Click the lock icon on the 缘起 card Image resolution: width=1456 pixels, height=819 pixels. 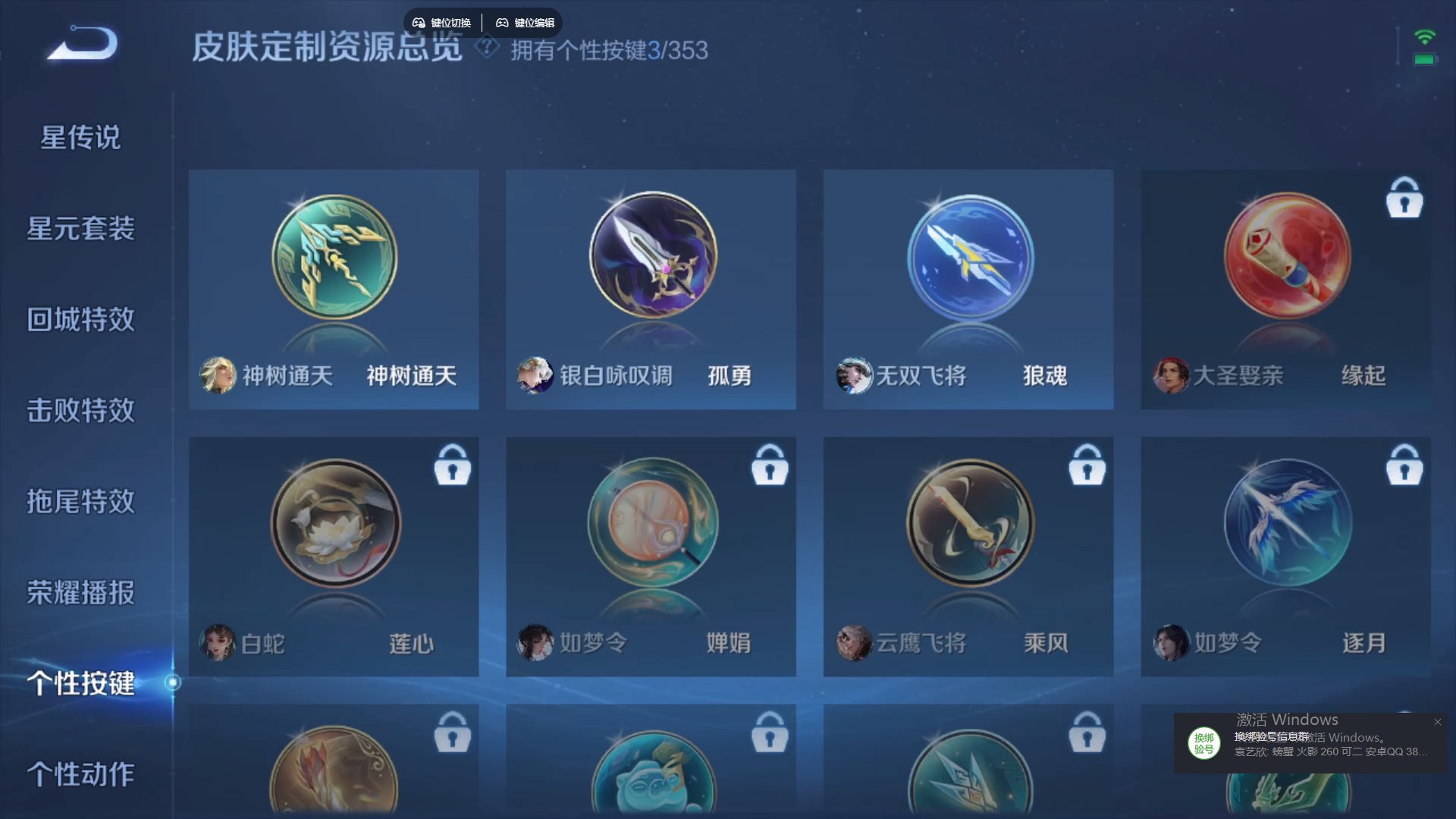point(1405,199)
